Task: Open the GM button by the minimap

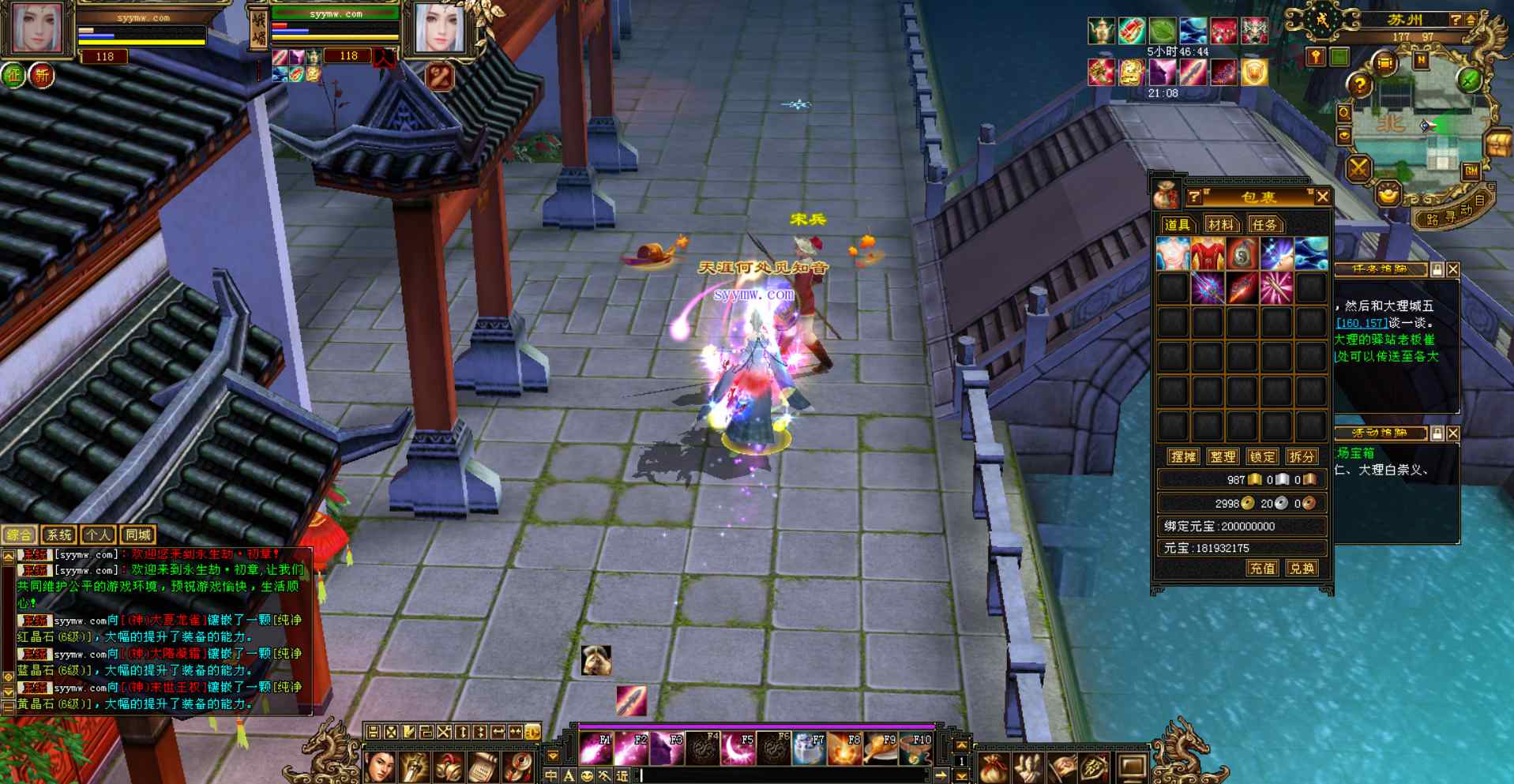Action: point(1471,171)
